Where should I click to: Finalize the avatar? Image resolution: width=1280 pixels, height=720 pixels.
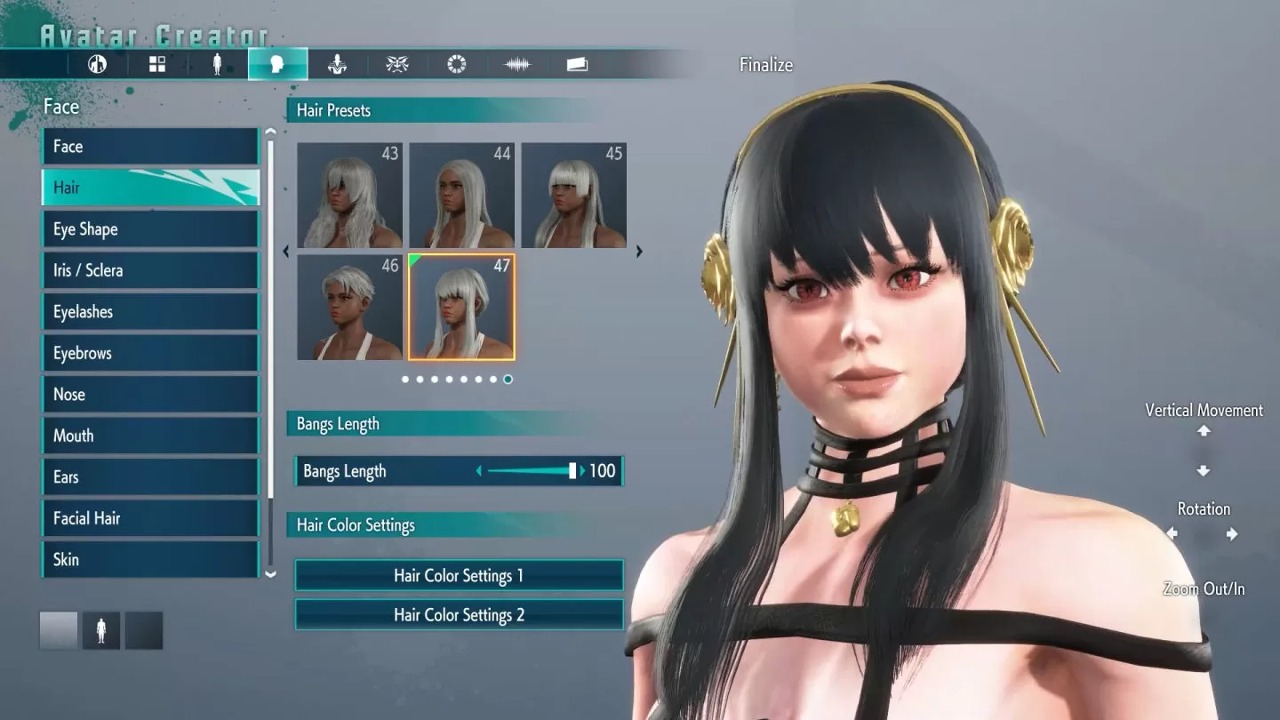click(x=766, y=65)
